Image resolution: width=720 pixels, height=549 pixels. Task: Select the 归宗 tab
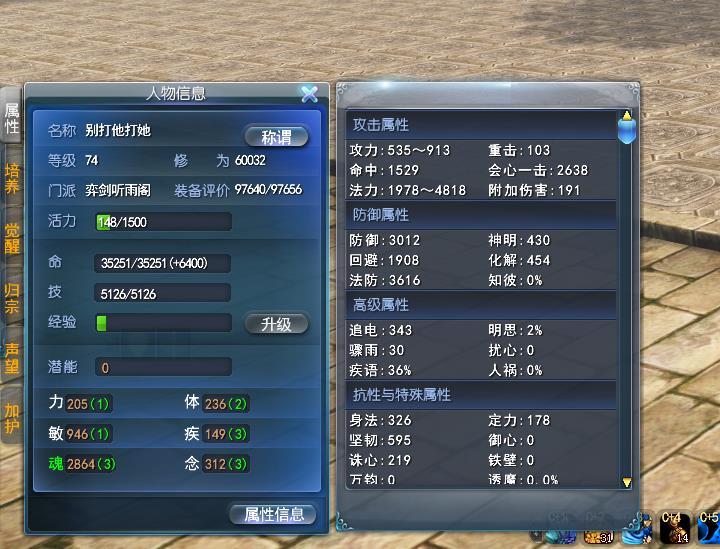(x=12, y=299)
